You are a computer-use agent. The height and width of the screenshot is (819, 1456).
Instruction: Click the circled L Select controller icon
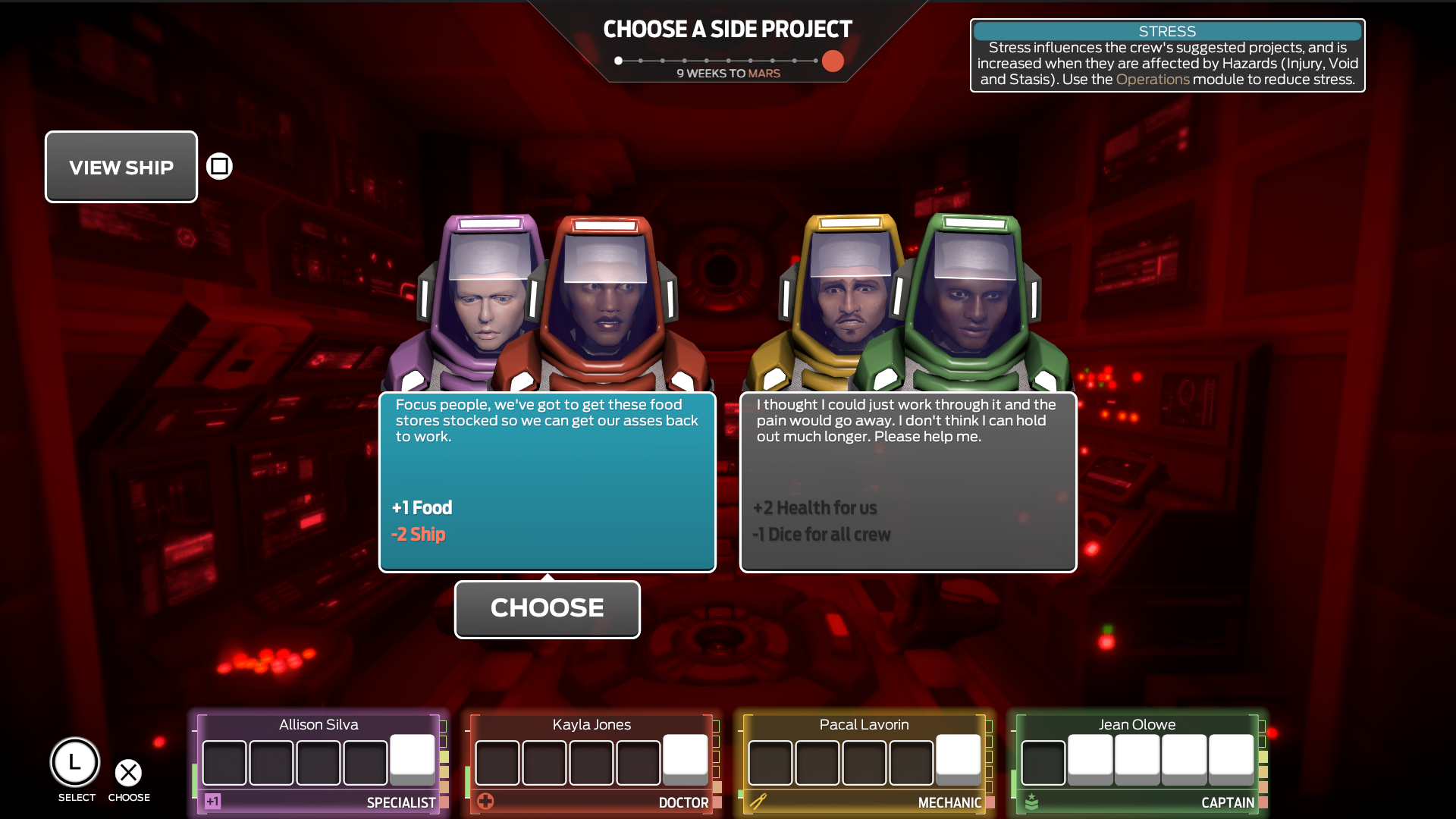click(x=75, y=762)
